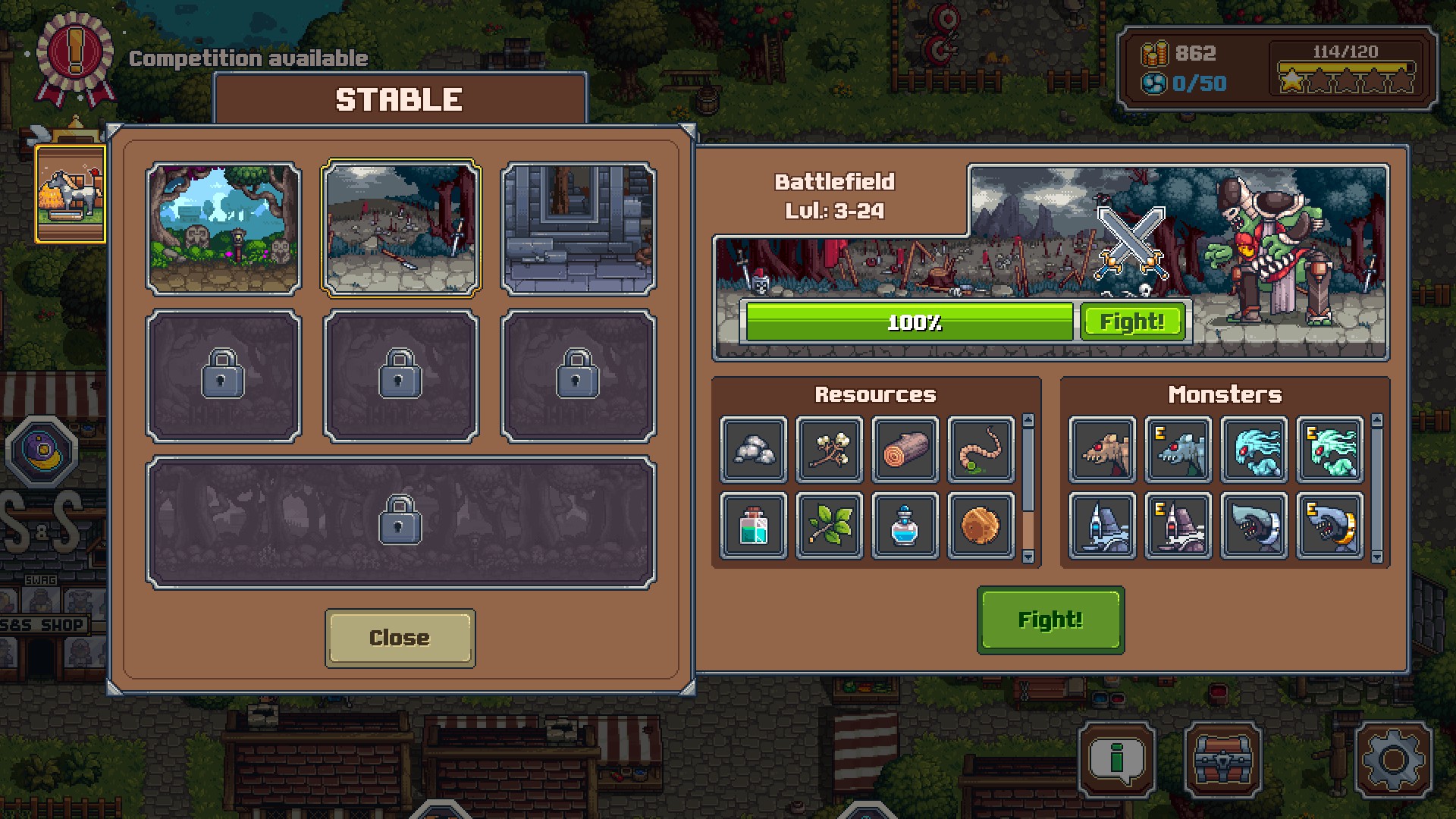Open the treasure chest inventory button

(1223, 759)
